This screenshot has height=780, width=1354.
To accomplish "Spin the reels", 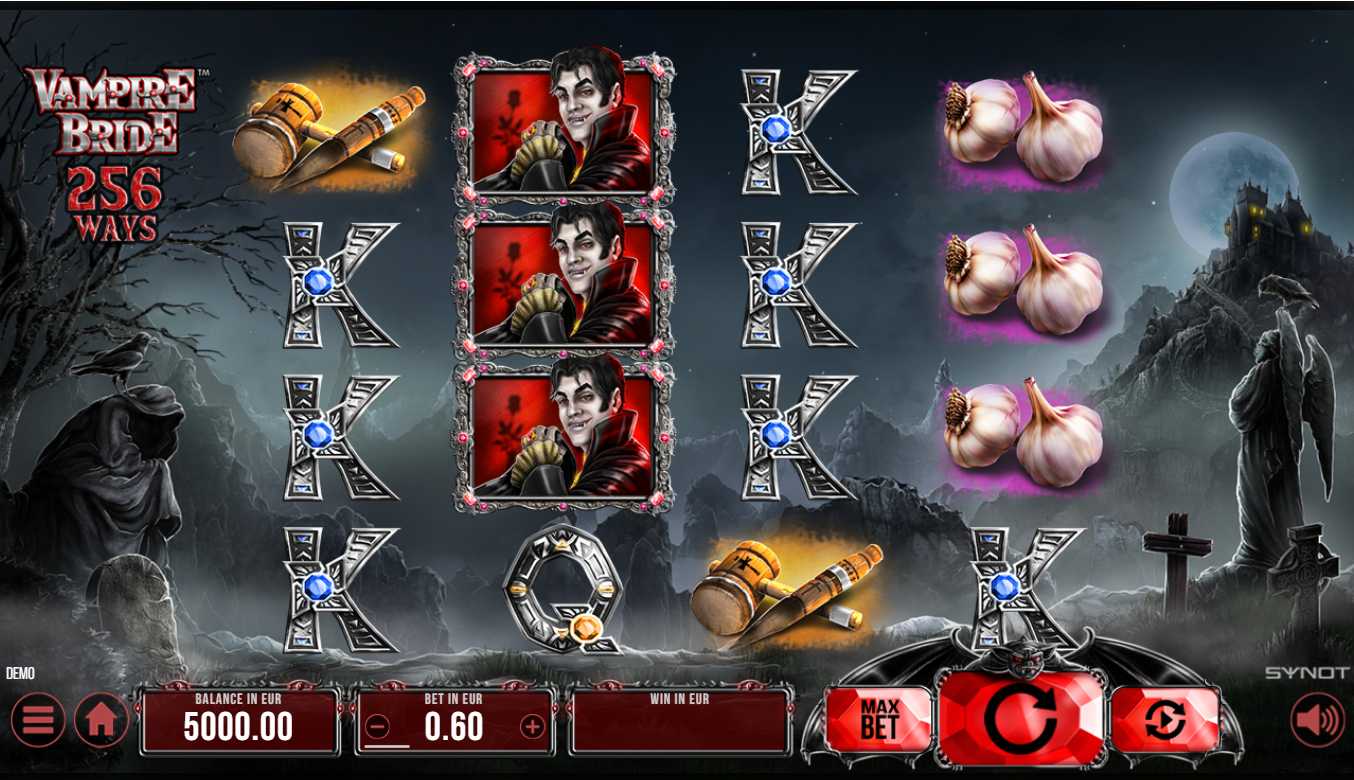I will [x=1021, y=718].
